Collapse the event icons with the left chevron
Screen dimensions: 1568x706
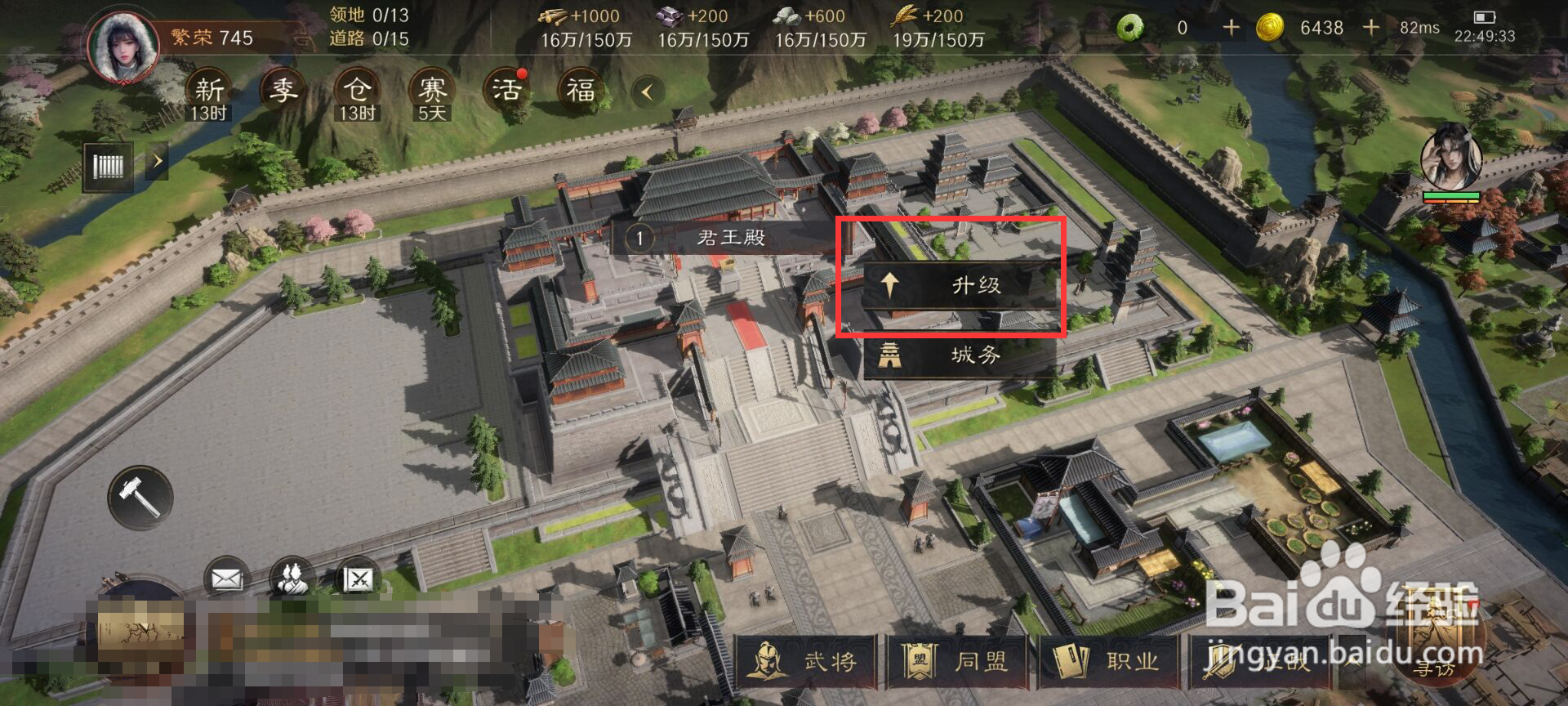click(x=645, y=92)
